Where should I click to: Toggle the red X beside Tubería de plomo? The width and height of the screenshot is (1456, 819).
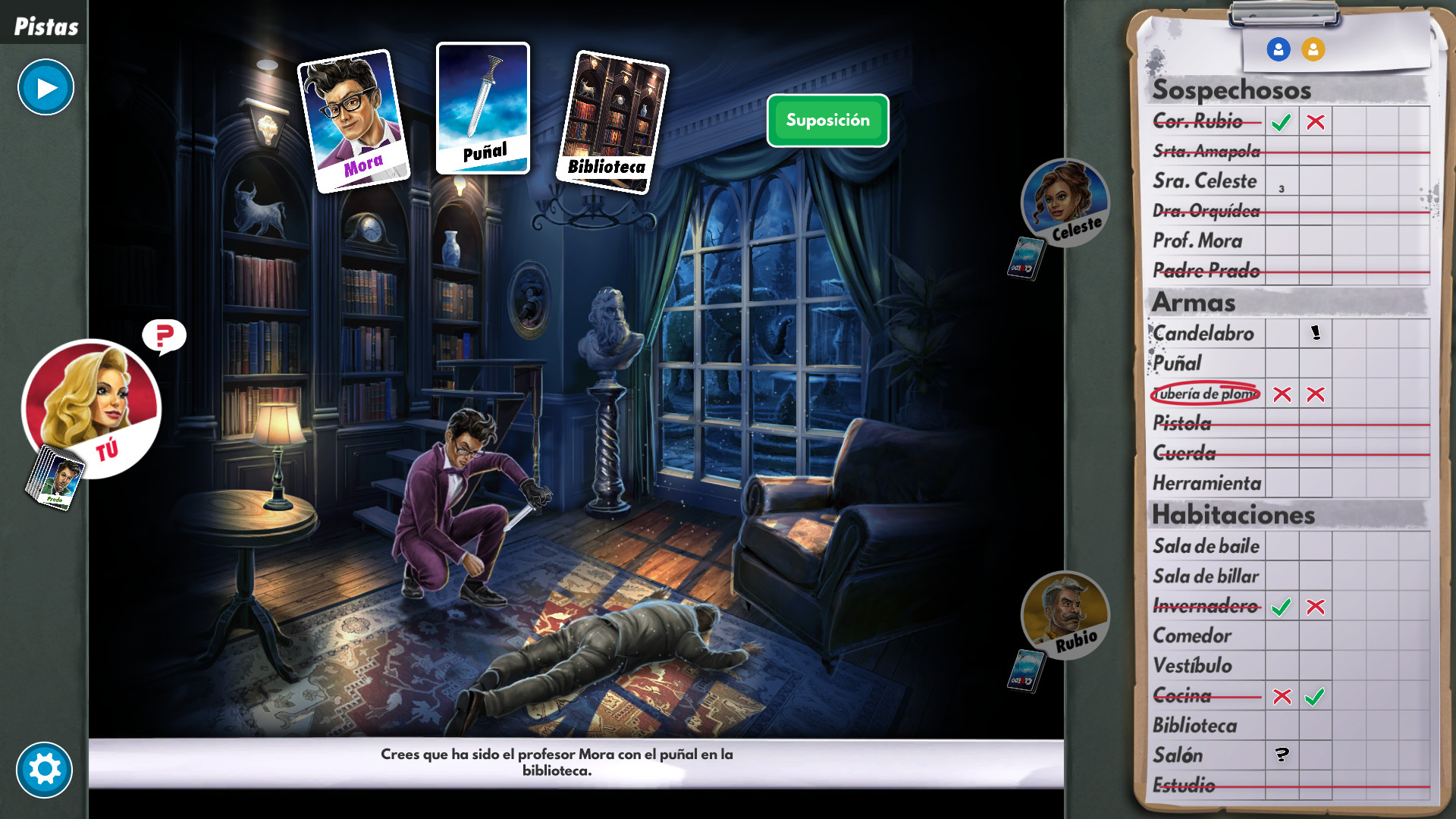tap(1282, 394)
